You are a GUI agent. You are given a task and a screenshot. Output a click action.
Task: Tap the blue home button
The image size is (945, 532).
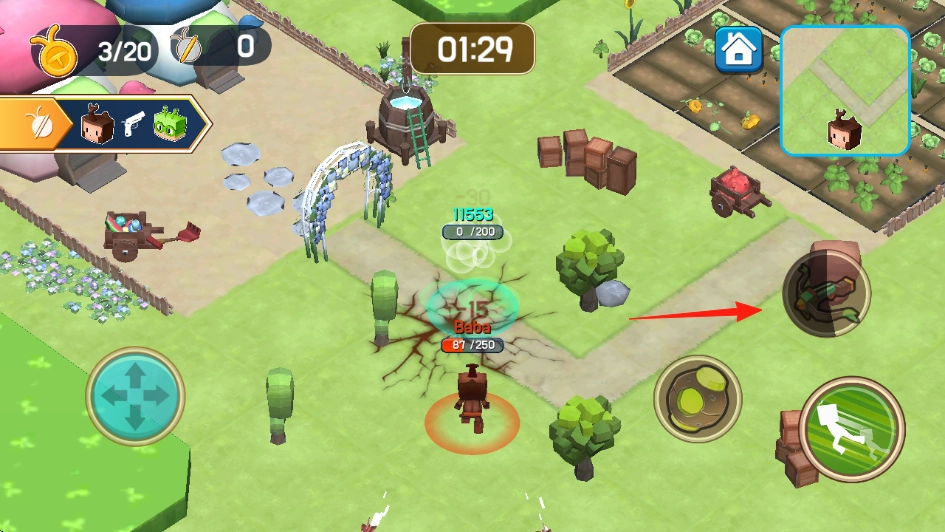click(738, 49)
